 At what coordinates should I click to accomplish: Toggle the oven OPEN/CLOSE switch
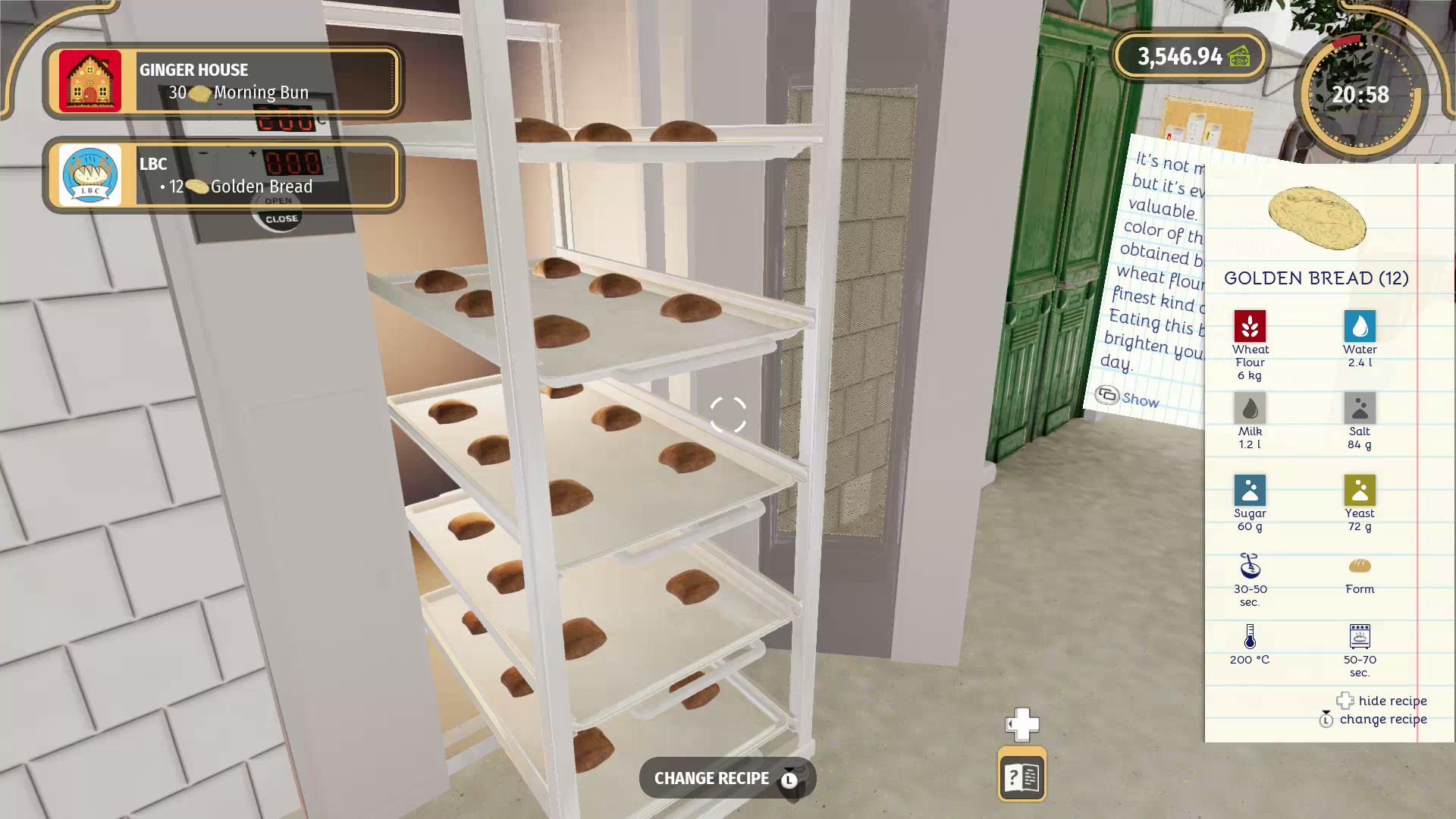[278, 211]
